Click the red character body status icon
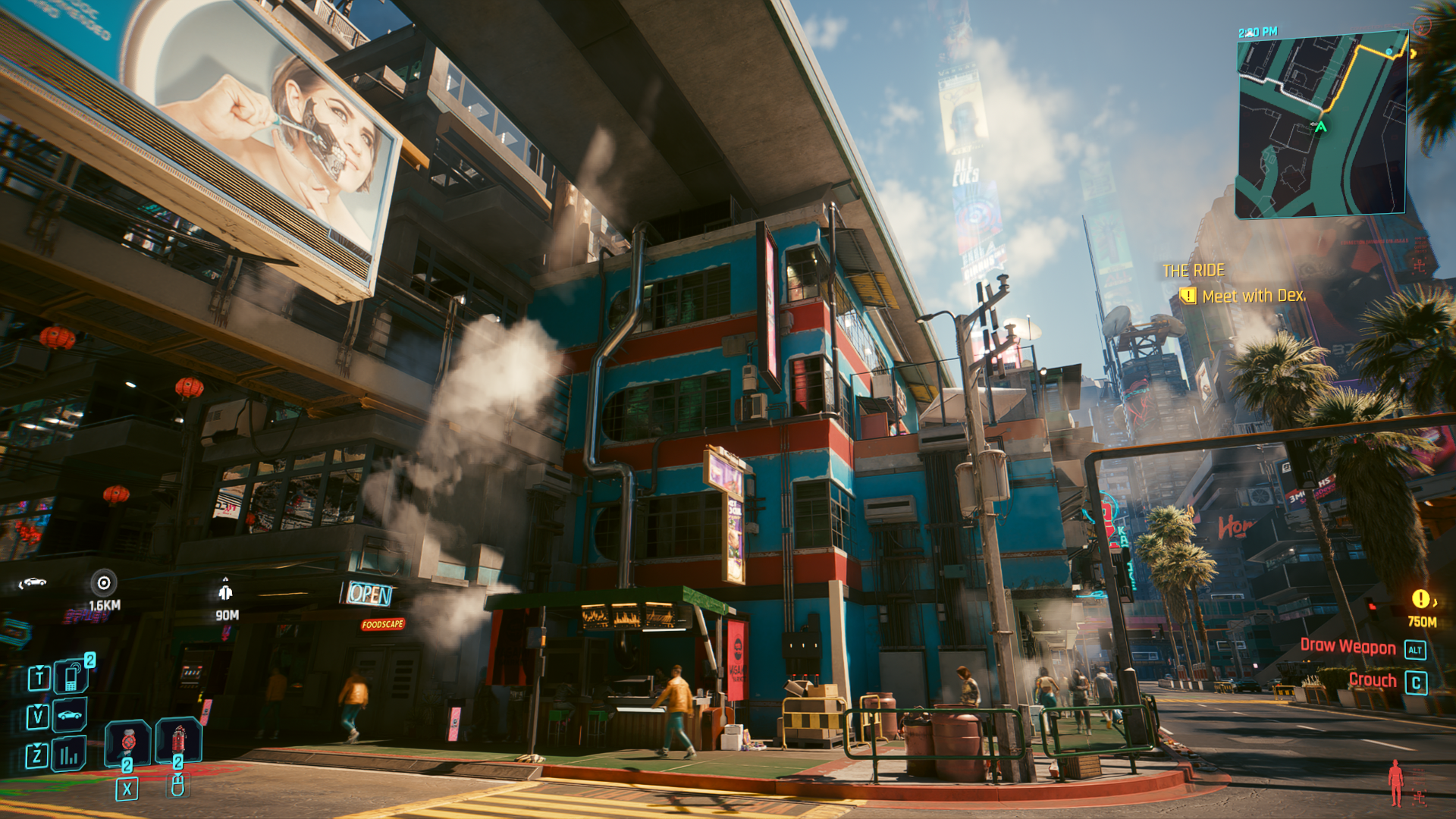 click(x=1395, y=783)
